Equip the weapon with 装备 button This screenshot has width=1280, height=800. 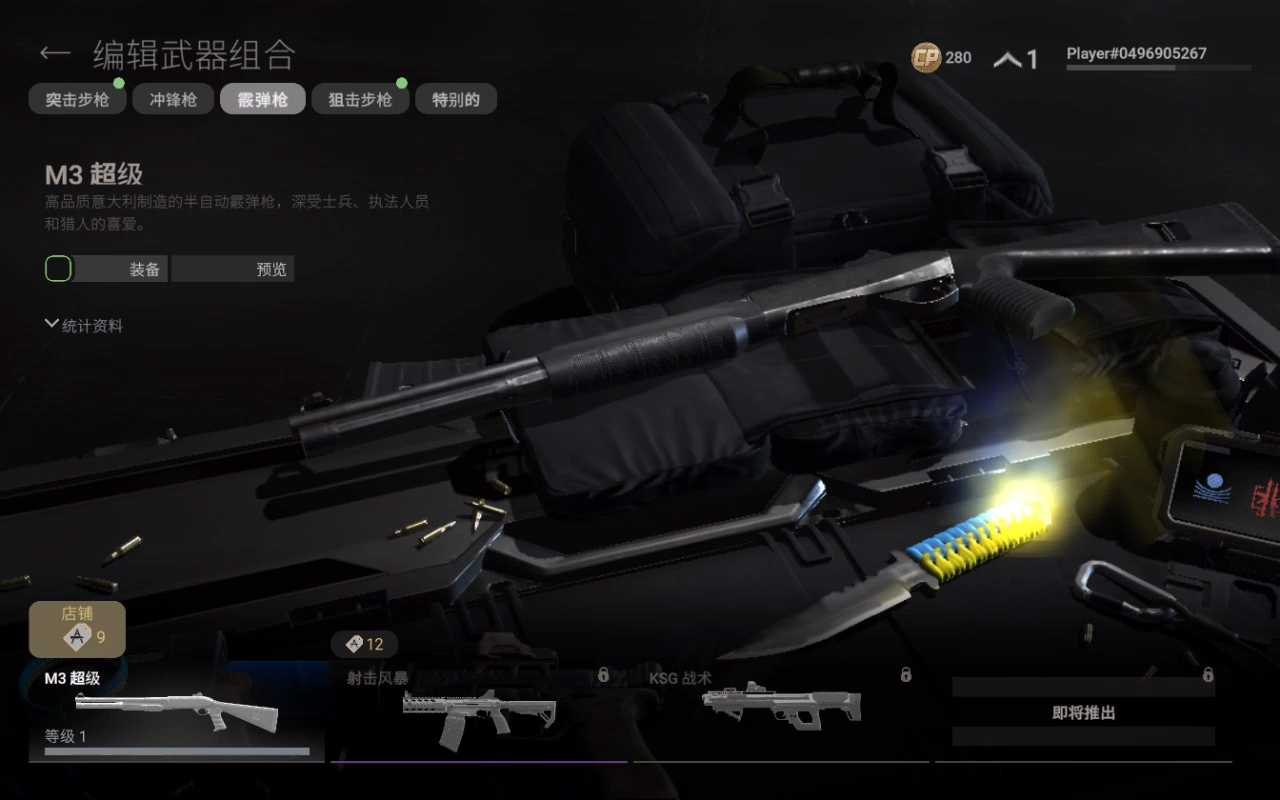pyautogui.click(x=119, y=269)
